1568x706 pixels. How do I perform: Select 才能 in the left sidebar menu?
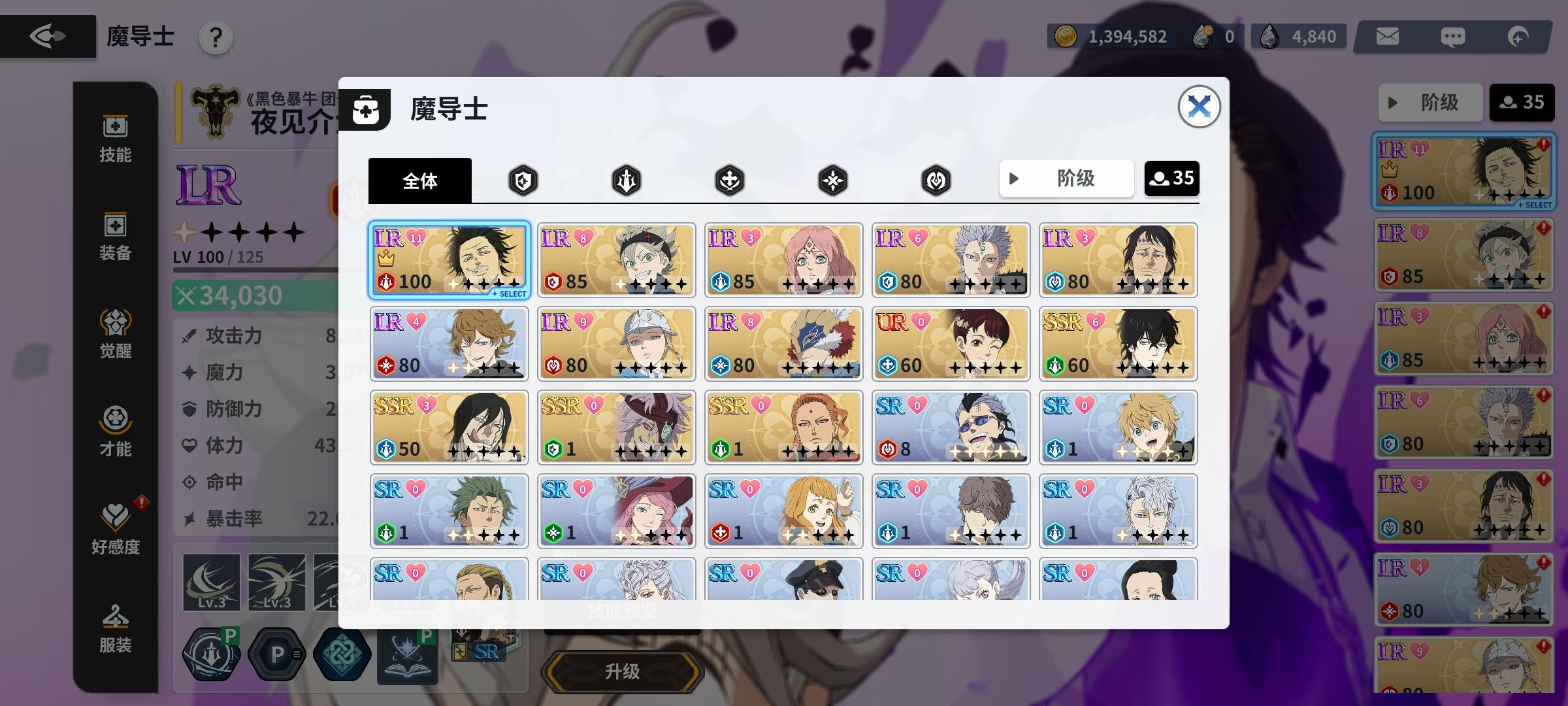pyautogui.click(x=115, y=431)
